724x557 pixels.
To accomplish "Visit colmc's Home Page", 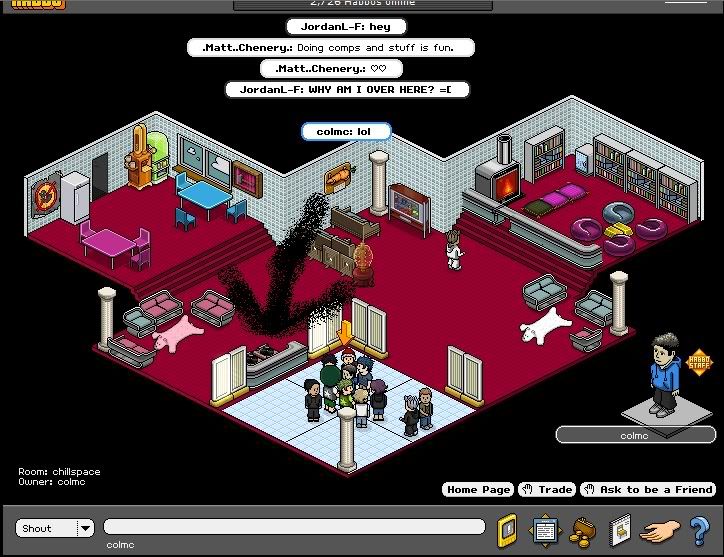I will click(x=478, y=489).
